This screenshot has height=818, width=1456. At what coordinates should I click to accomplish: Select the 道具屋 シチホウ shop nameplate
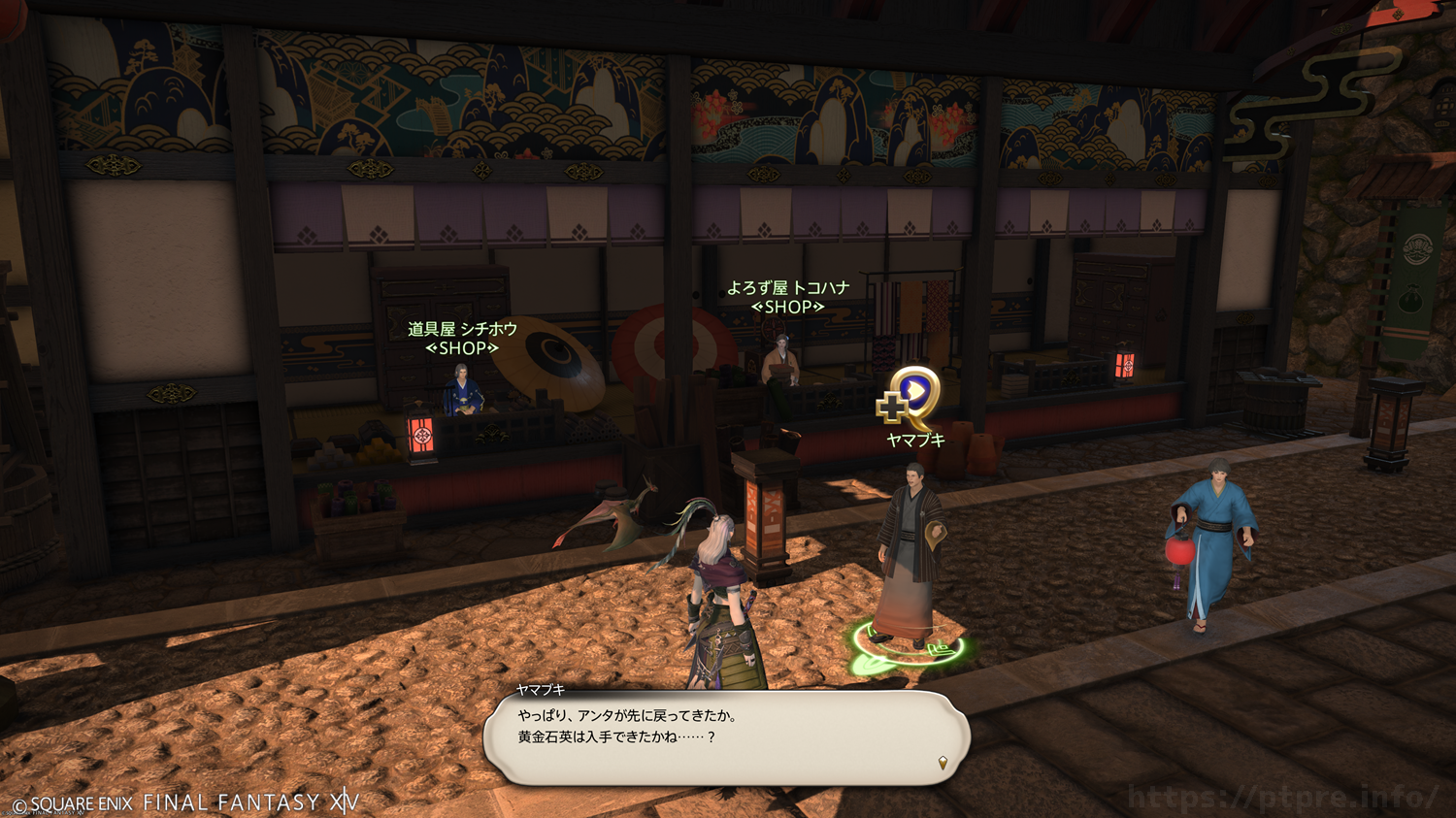(x=462, y=339)
